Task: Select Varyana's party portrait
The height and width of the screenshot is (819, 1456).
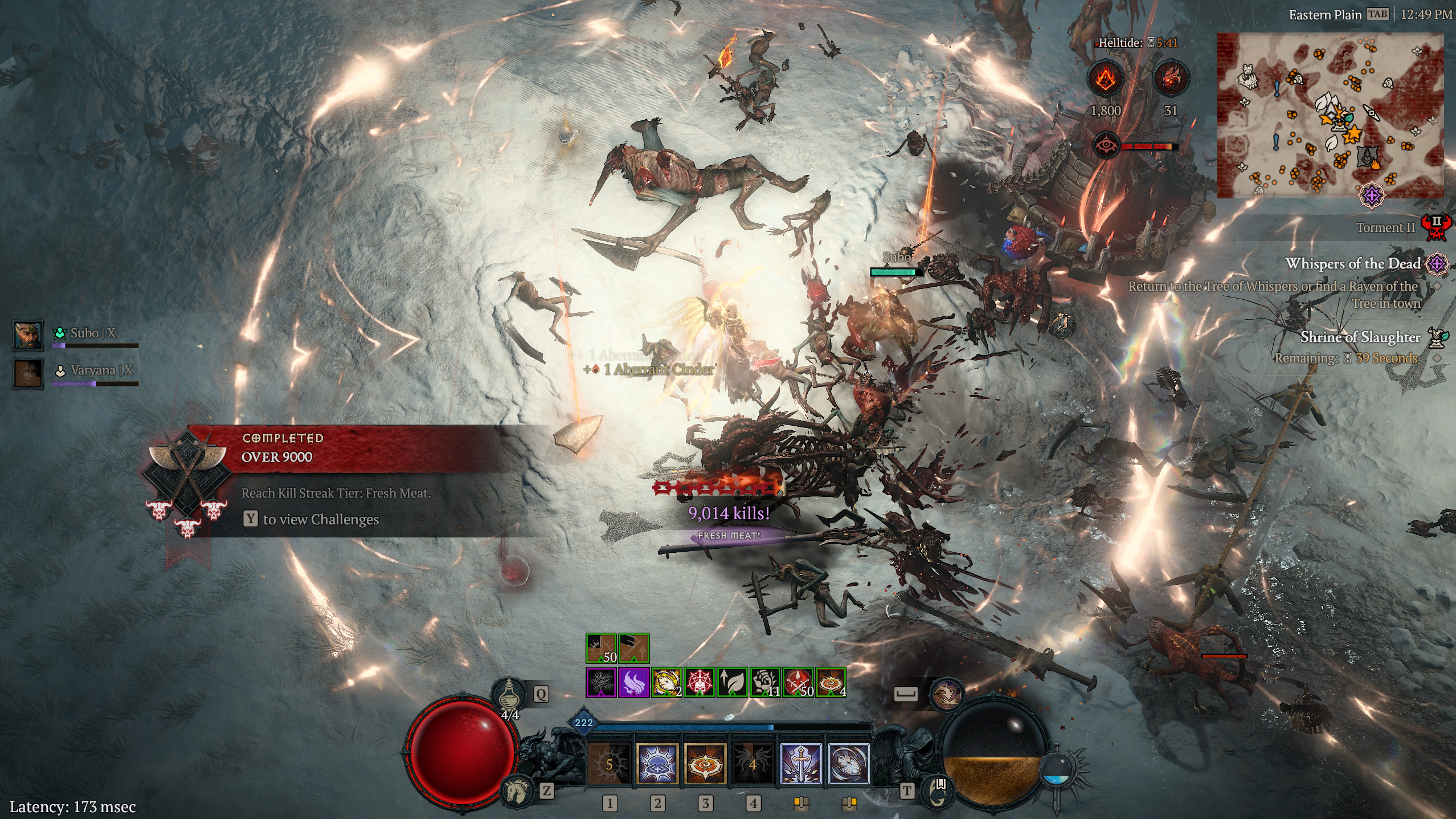Action: [28, 374]
